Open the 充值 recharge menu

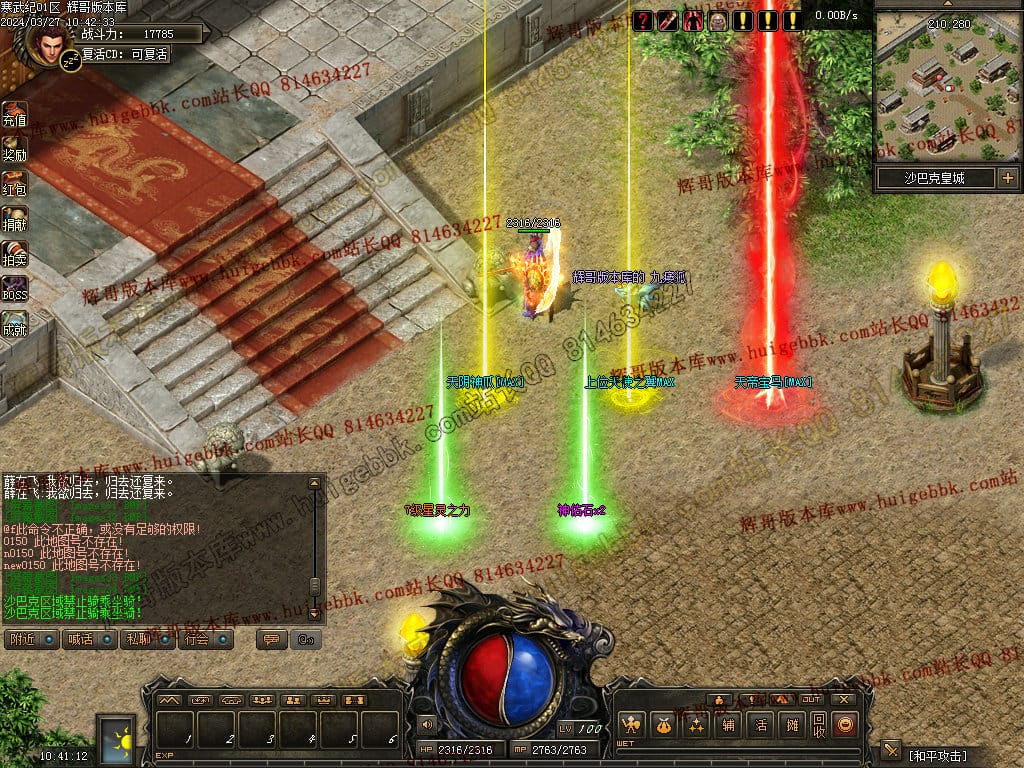tap(14, 114)
